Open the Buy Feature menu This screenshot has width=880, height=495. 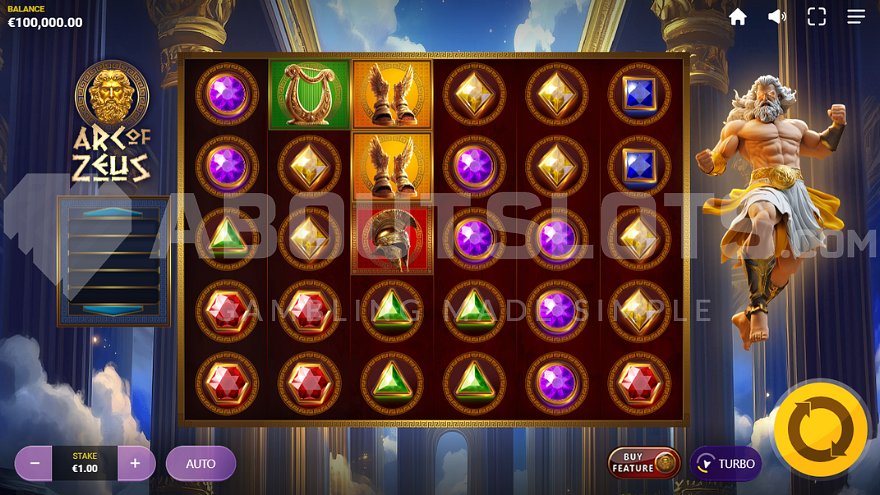644,463
